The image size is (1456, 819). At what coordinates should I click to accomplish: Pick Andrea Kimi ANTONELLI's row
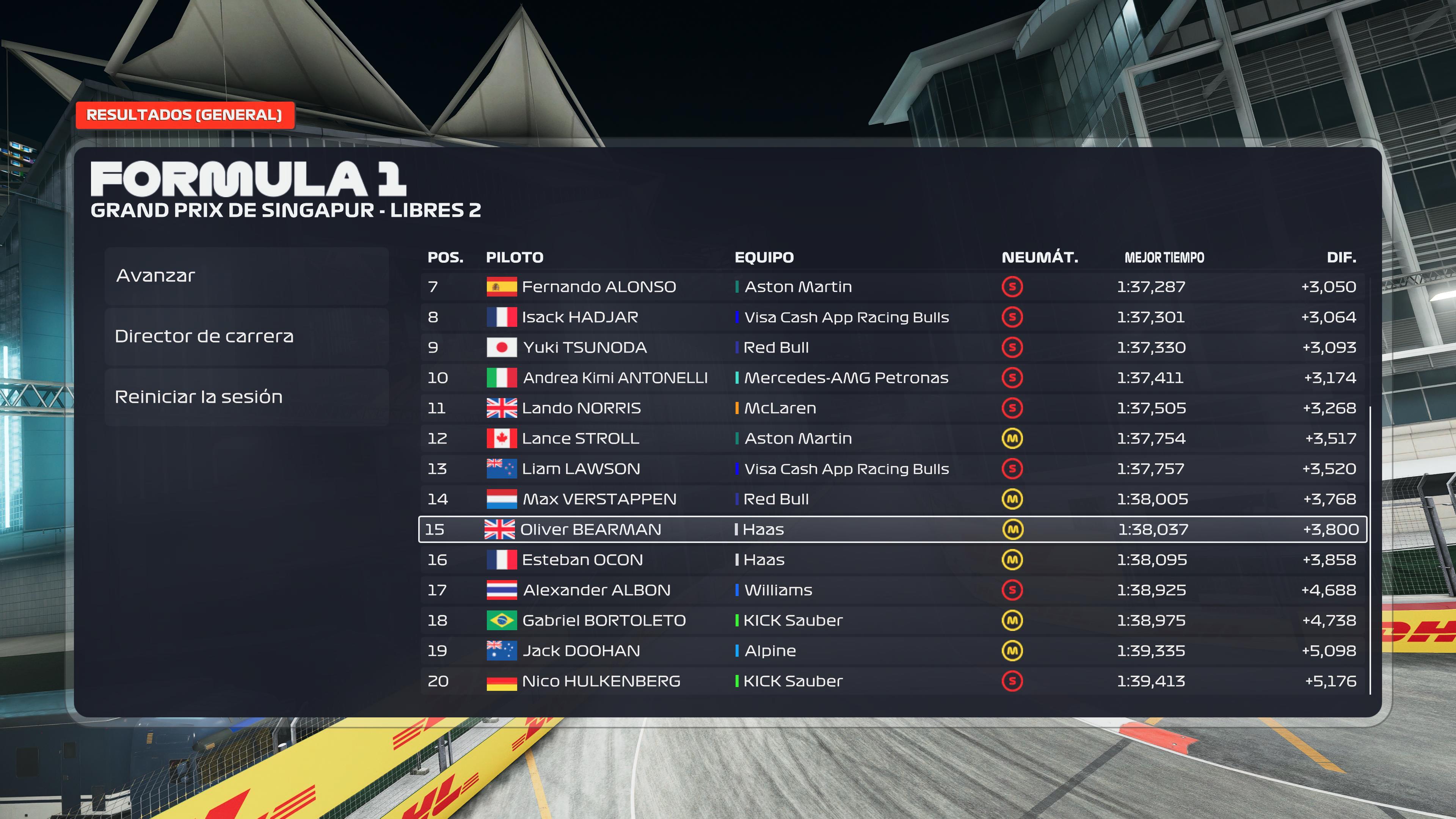click(892, 378)
